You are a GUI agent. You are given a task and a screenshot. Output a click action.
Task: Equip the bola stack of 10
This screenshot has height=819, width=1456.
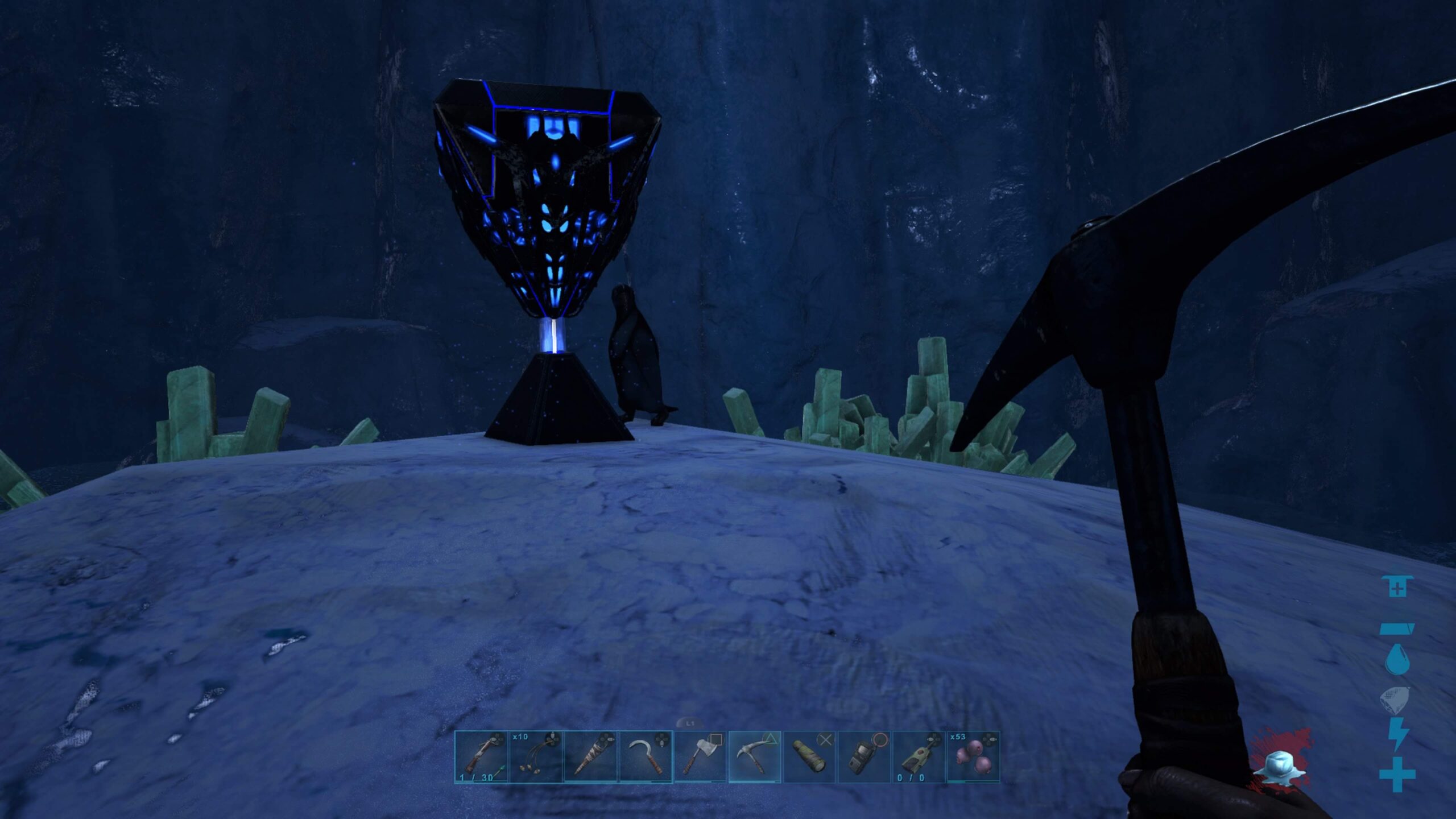pos(536,757)
